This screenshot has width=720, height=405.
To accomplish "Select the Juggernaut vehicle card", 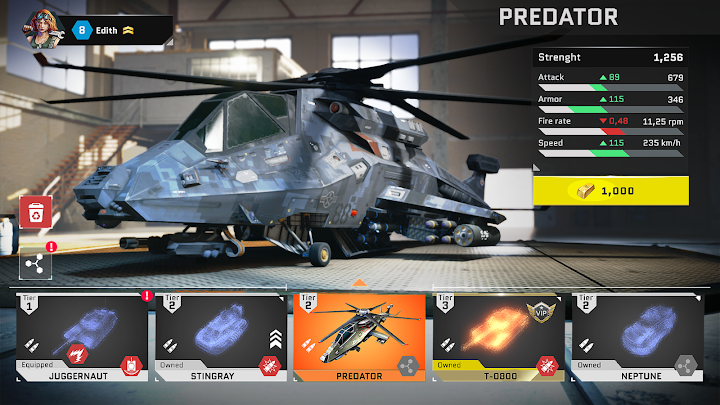I will coord(82,338).
